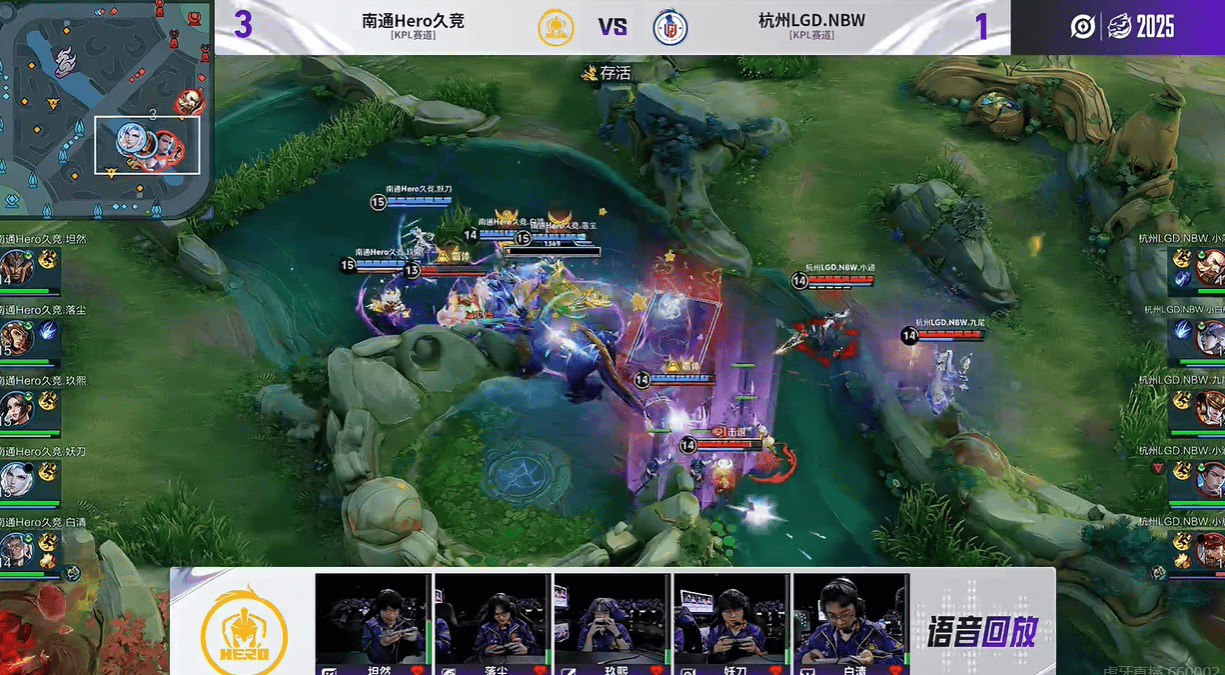Screen dimensions: 1225x675
Task: Pick 妖刀's white-haired hero portrait
Action: pos(15,479)
